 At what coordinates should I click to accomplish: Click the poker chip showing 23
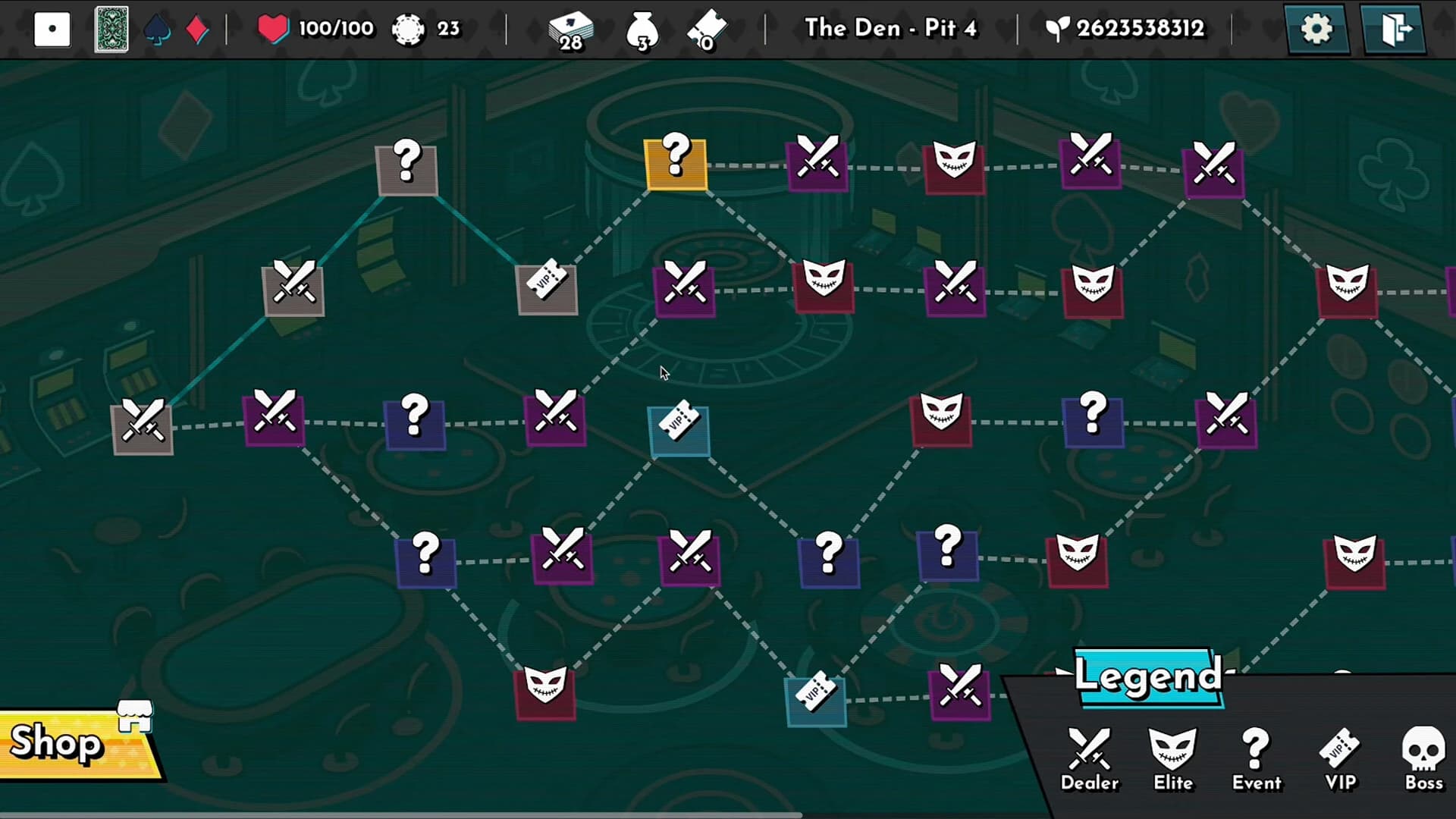coord(409,28)
